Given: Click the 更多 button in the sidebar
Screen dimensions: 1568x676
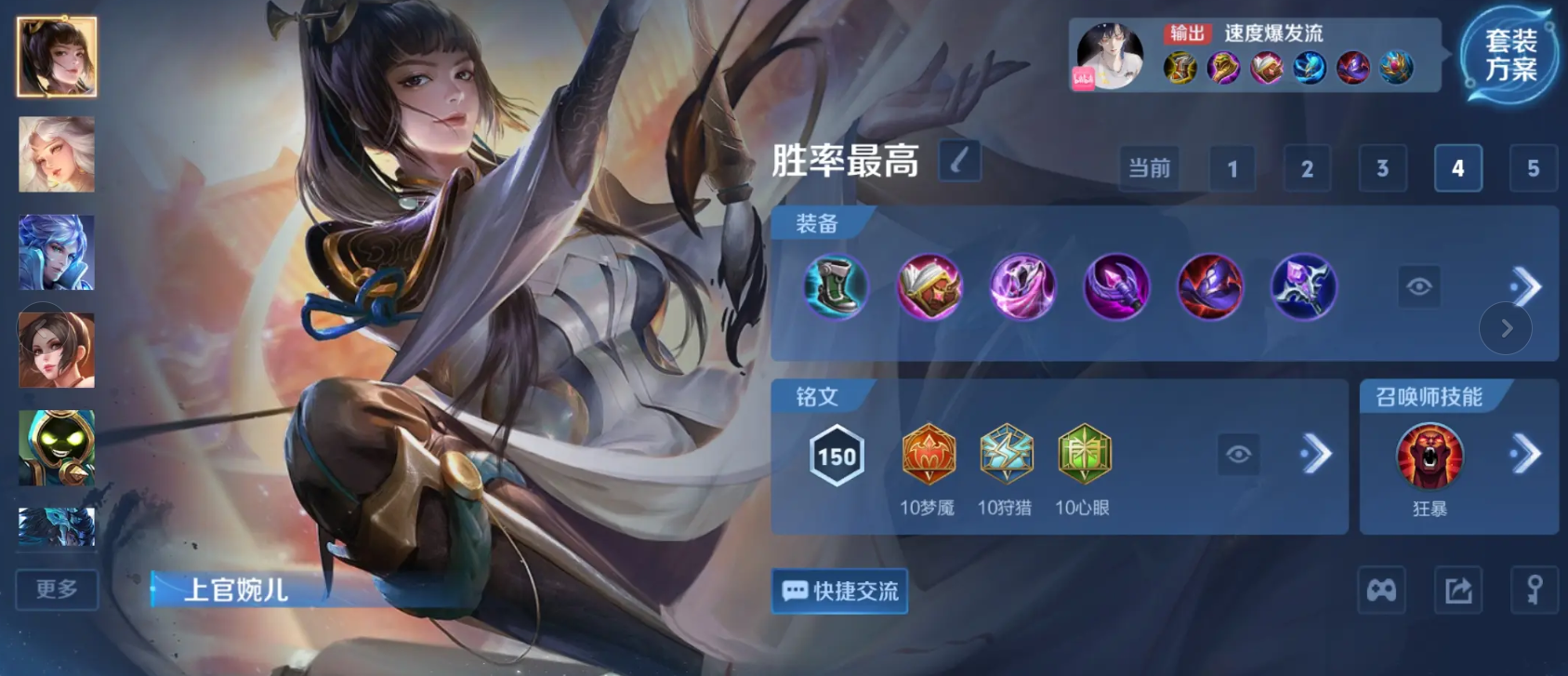Looking at the screenshot, I should [x=56, y=590].
